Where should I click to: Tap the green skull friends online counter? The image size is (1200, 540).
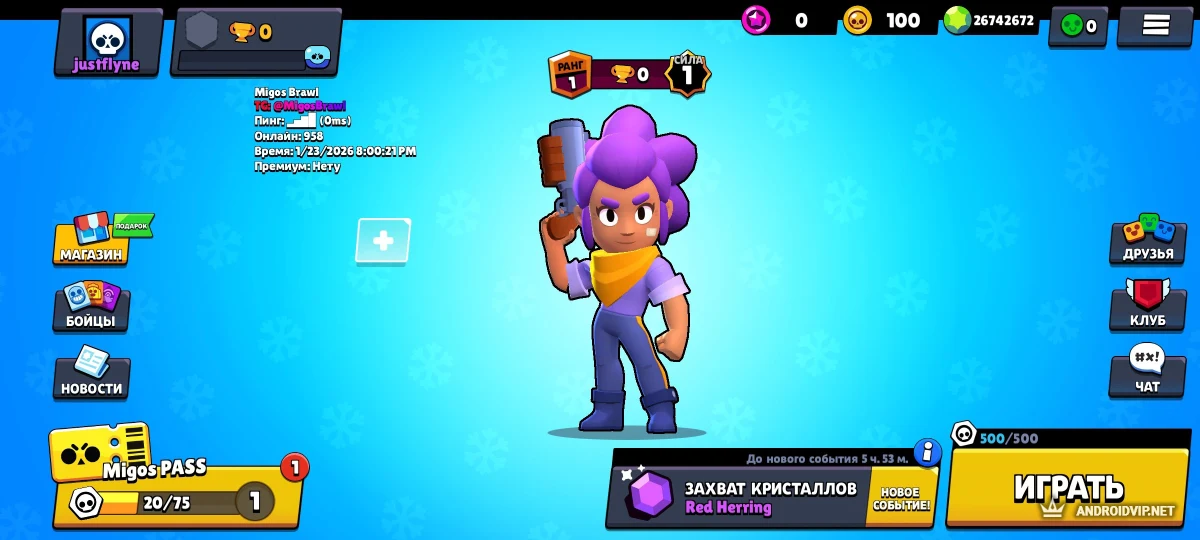coord(1078,26)
